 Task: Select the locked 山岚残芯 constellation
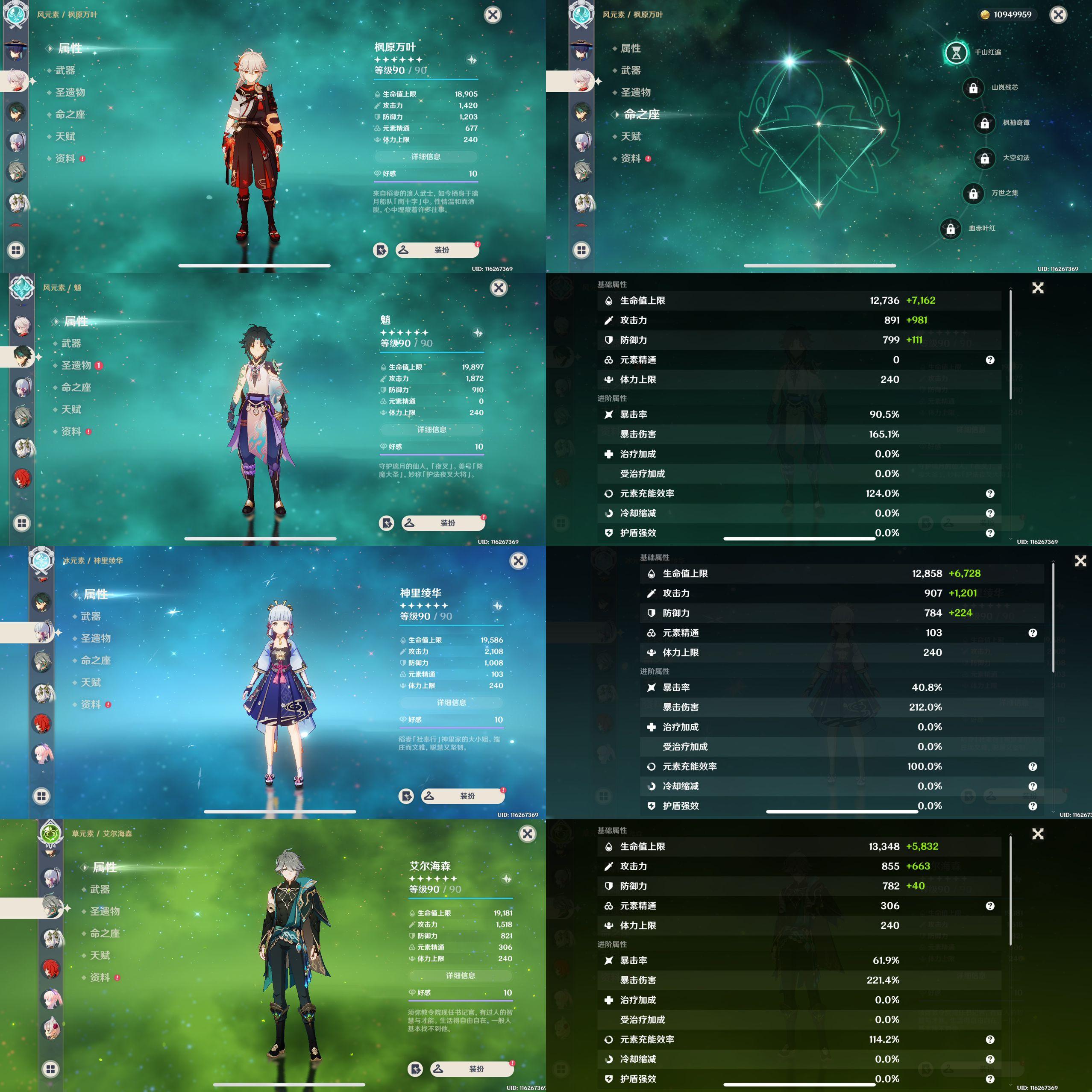point(973,88)
